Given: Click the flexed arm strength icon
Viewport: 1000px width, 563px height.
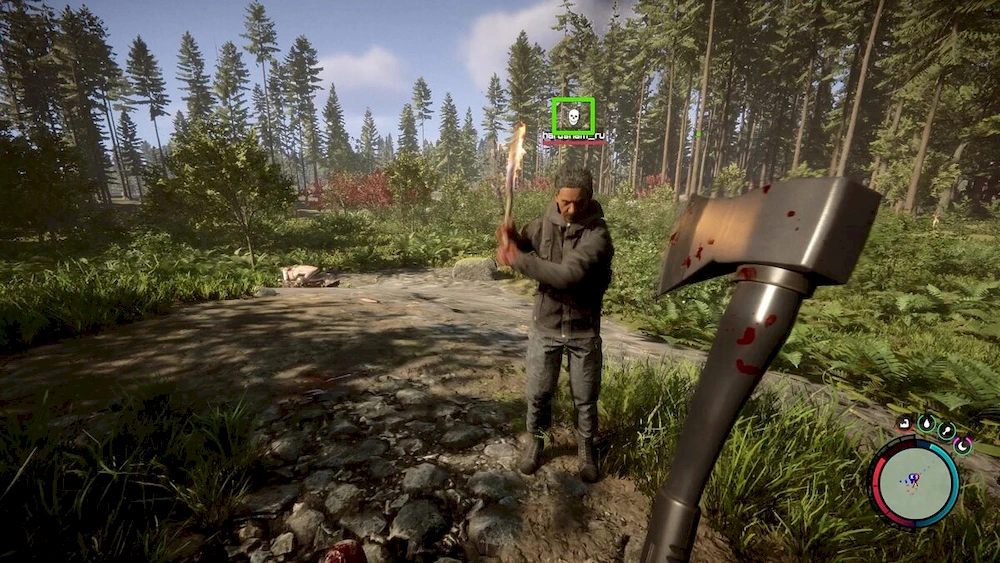Looking at the screenshot, I should [x=904, y=424].
